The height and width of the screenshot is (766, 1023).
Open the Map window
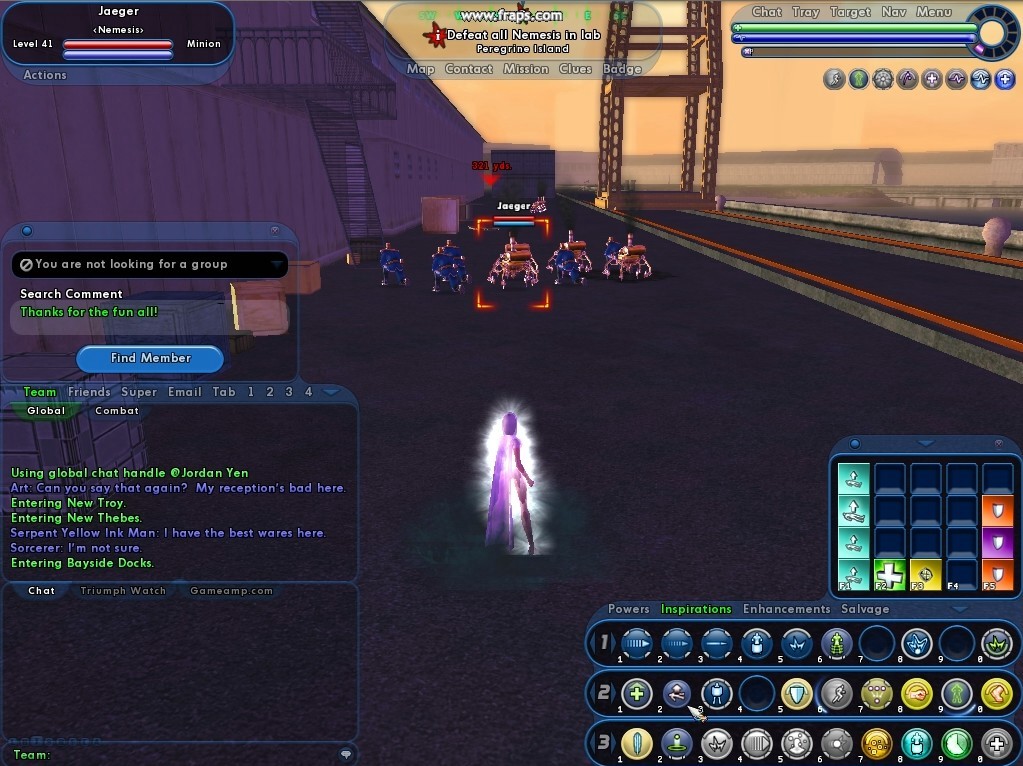[x=421, y=69]
